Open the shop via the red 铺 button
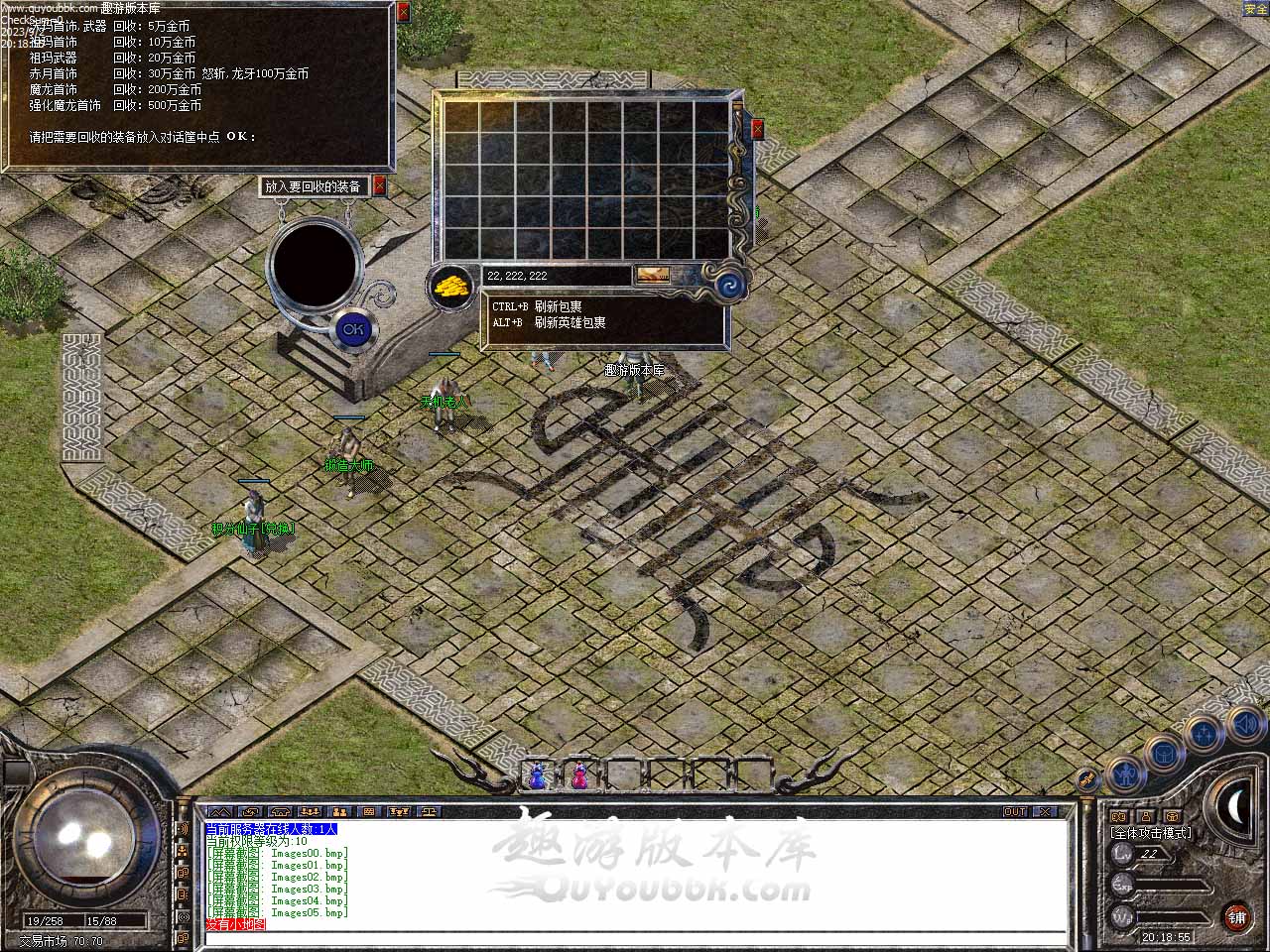 click(1237, 916)
